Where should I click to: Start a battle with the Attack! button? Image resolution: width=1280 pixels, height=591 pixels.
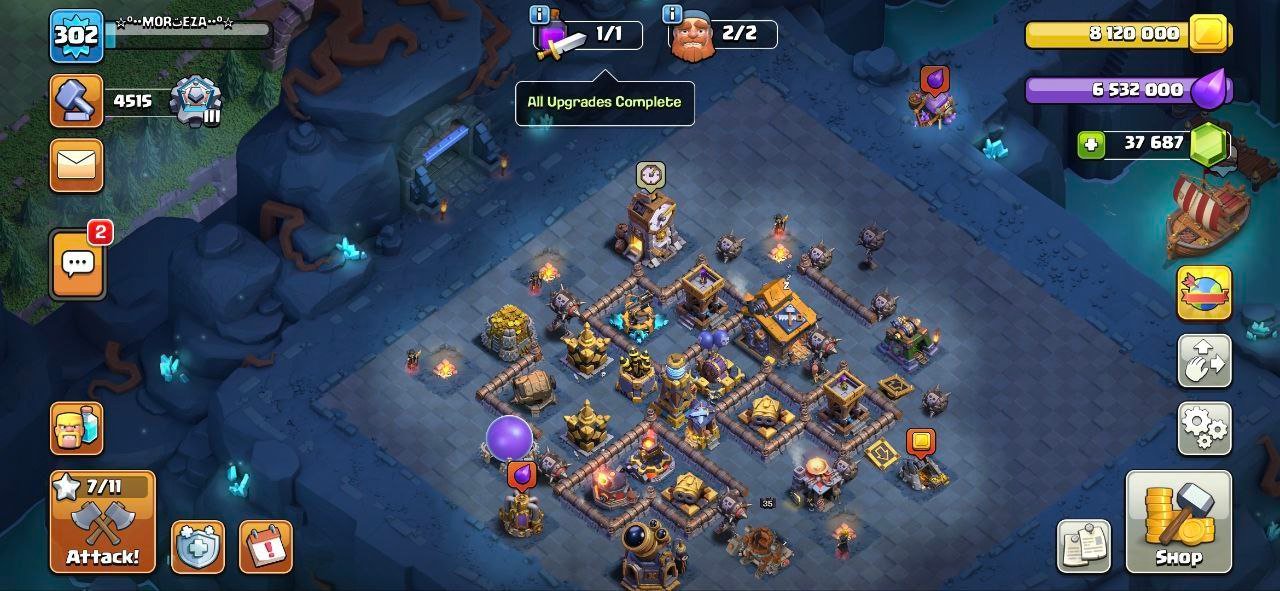coord(103,521)
